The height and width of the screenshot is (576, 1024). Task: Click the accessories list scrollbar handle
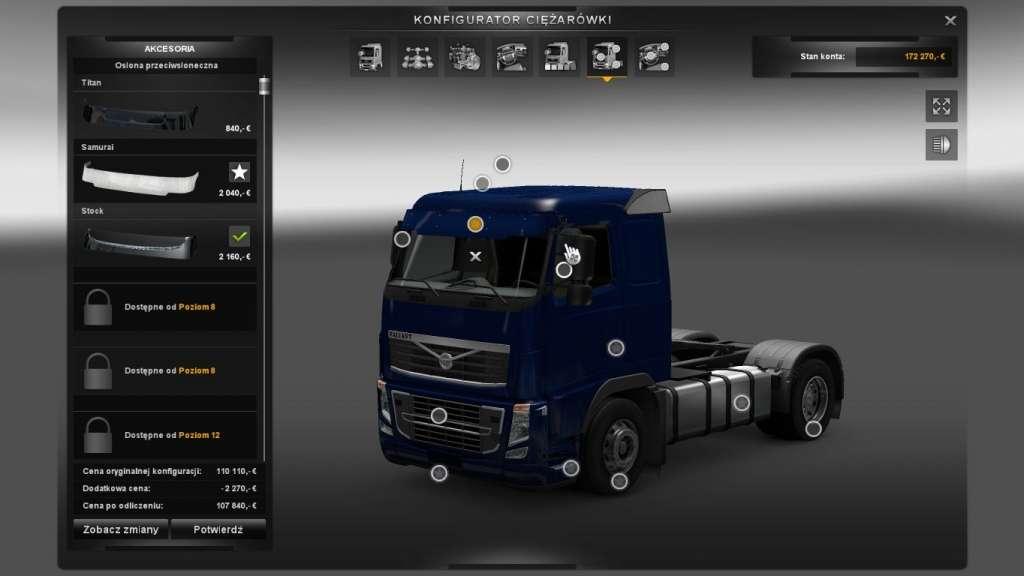tap(264, 86)
